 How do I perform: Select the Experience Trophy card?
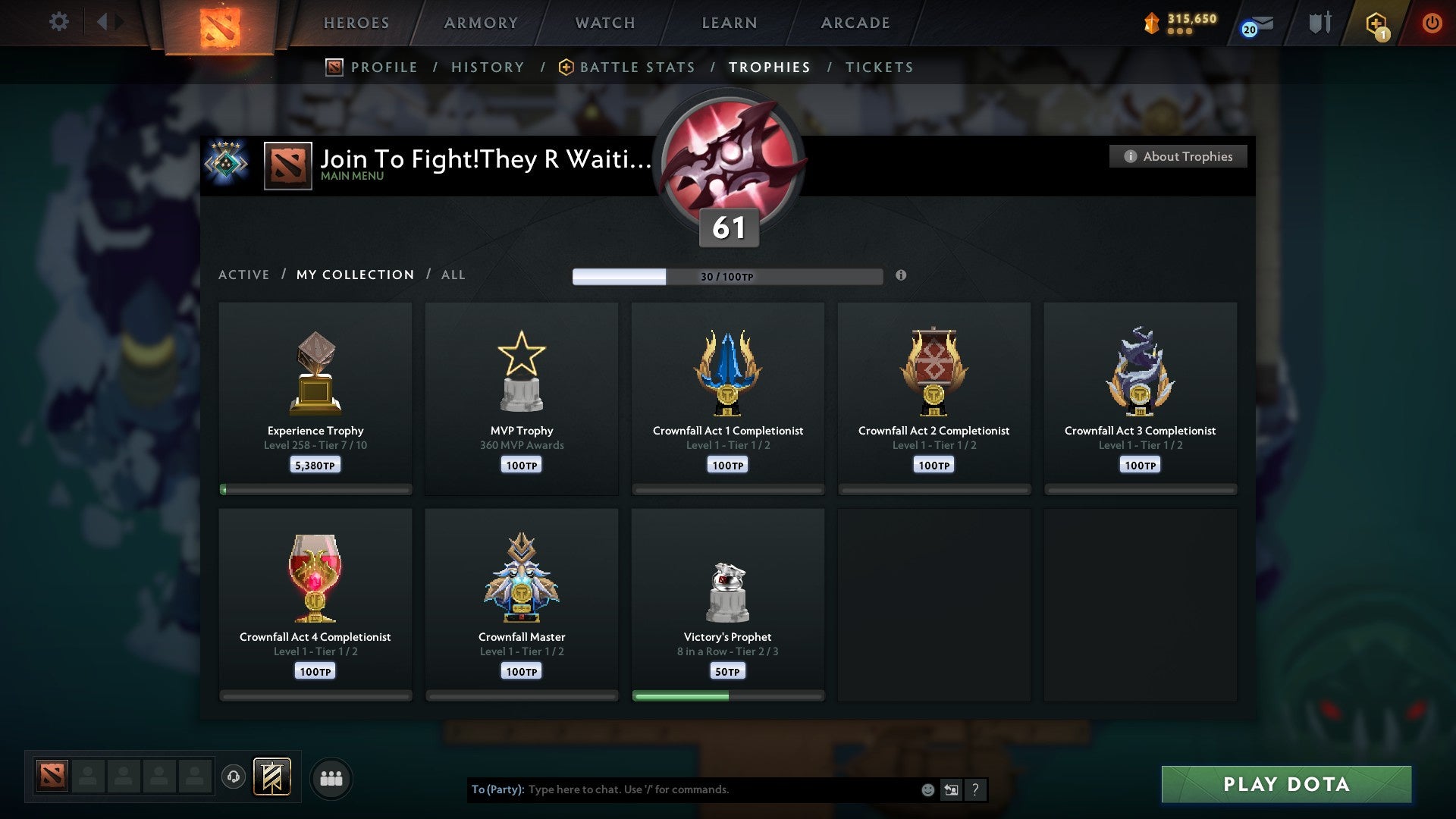click(315, 394)
